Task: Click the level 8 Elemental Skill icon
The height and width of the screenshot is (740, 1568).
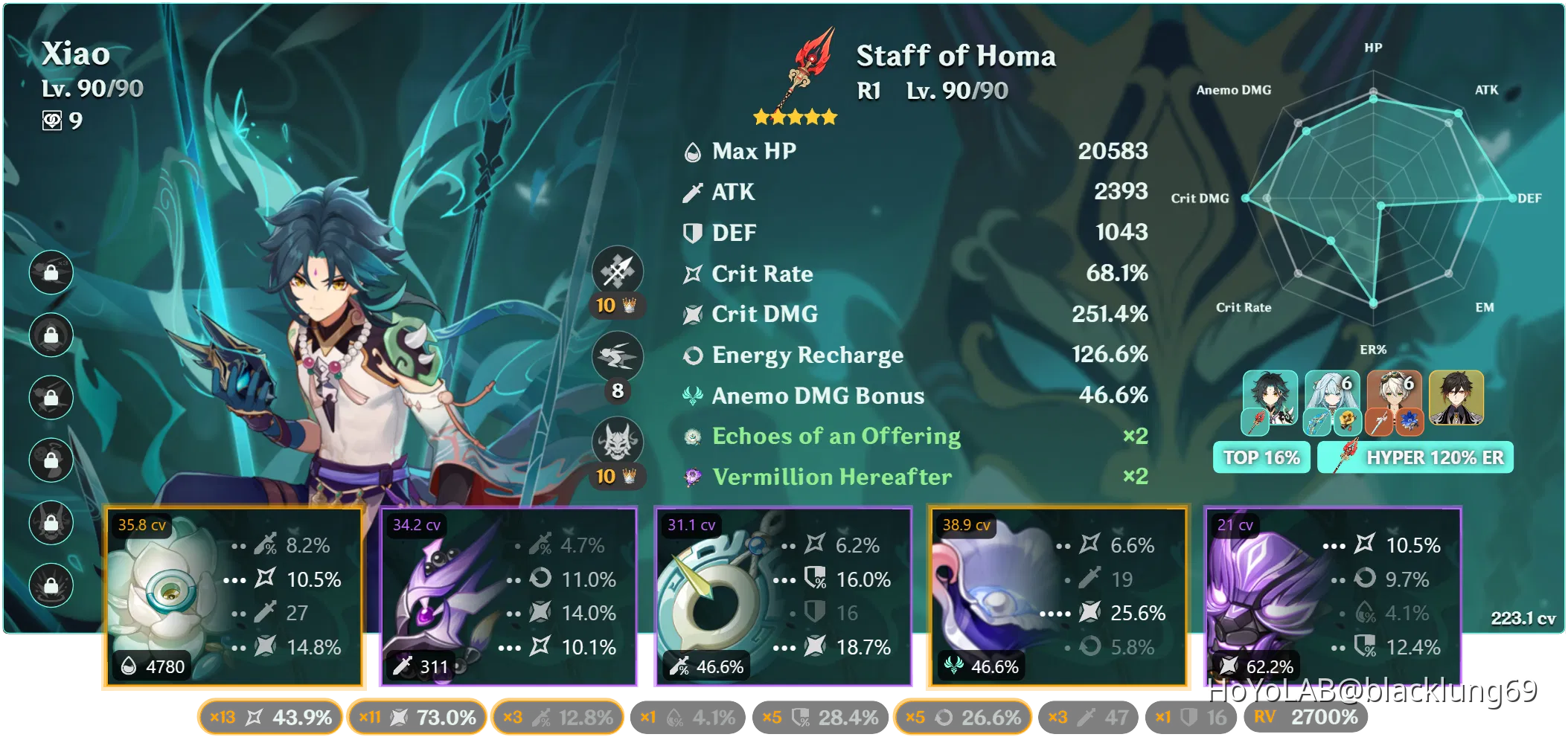Action: pos(618,356)
